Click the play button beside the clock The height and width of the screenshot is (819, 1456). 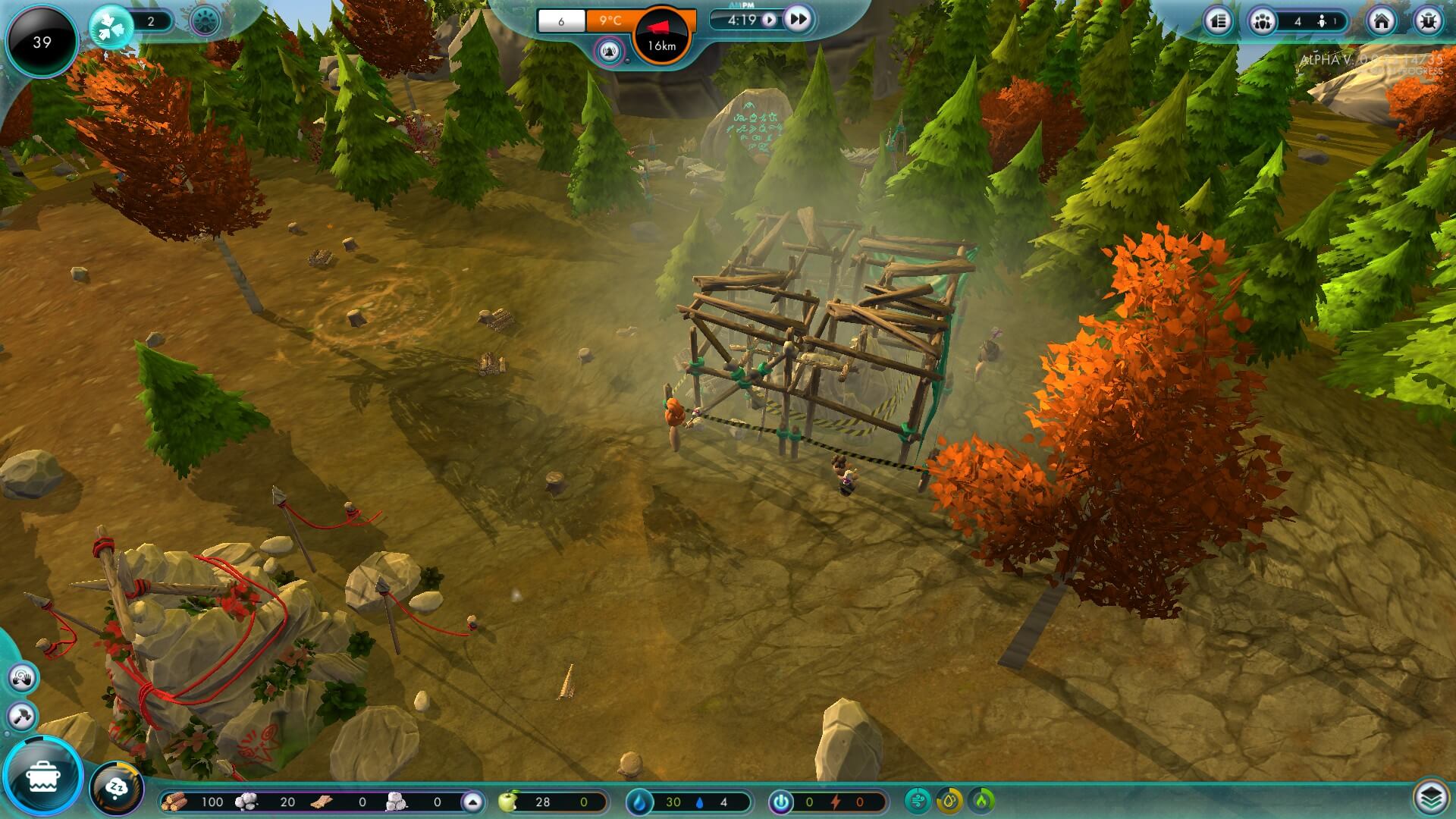pos(769,20)
